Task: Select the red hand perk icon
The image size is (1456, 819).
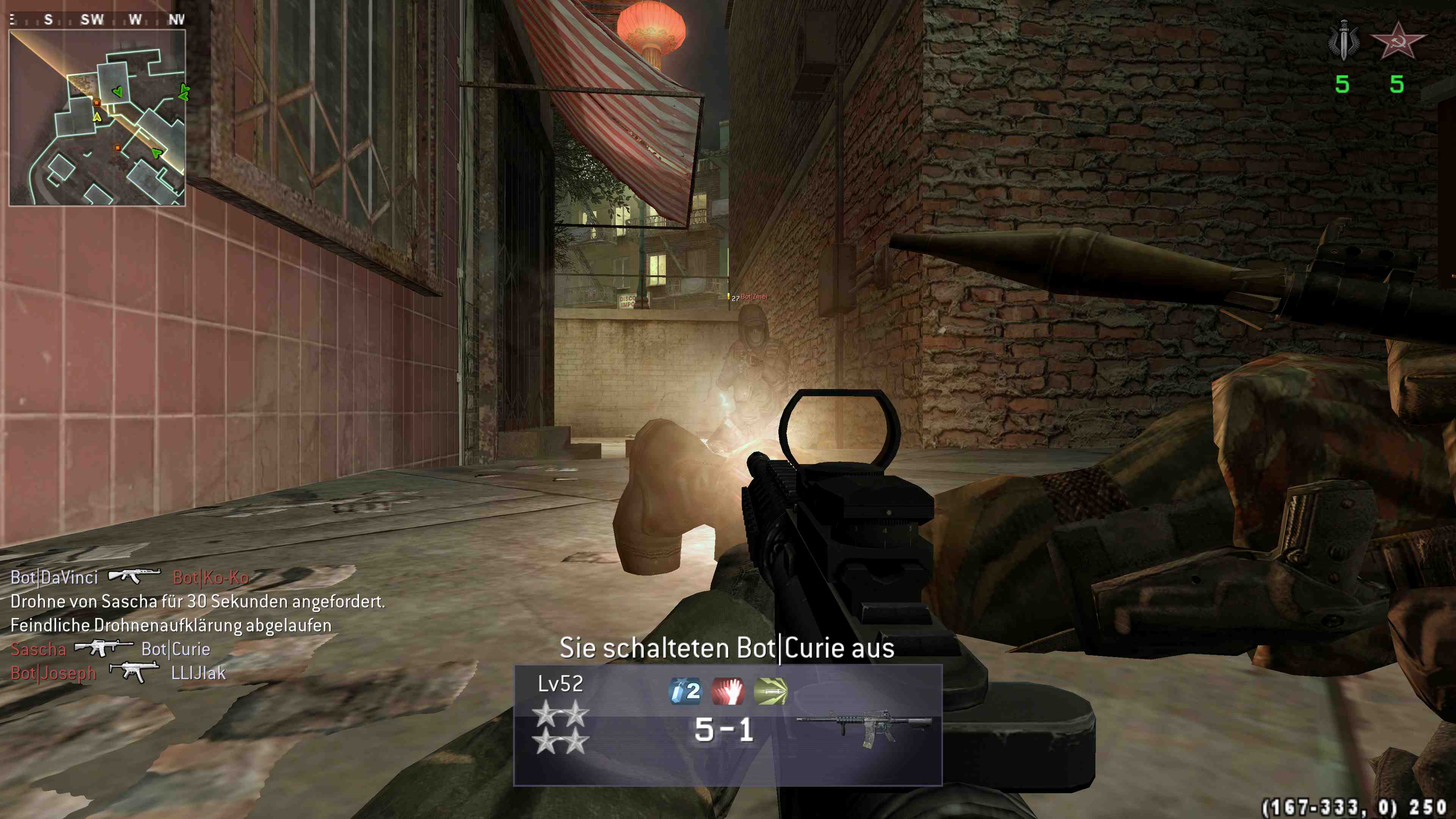Action: (728, 691)
